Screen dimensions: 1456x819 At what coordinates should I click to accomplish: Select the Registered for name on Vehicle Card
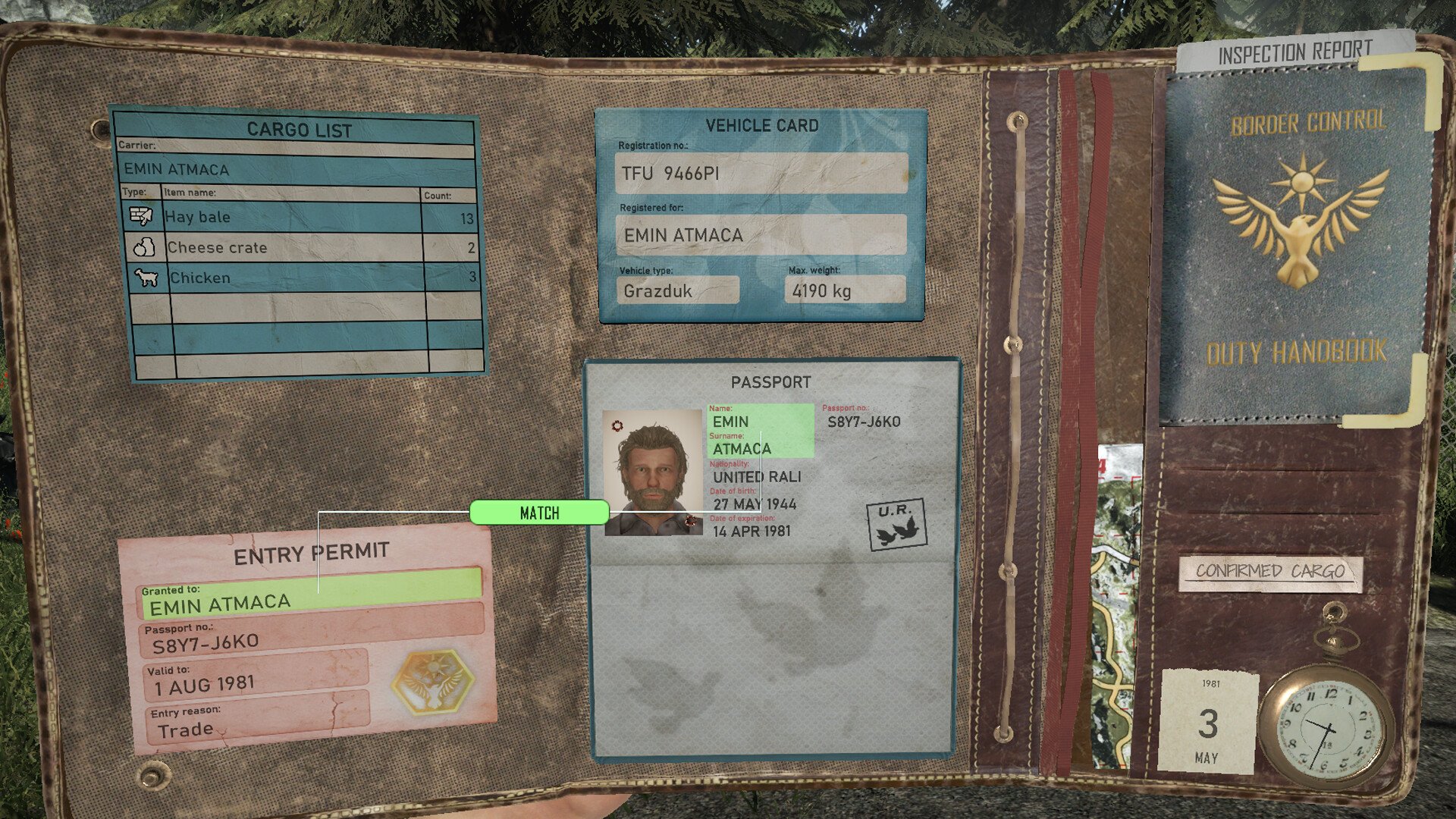pos(761,235)
